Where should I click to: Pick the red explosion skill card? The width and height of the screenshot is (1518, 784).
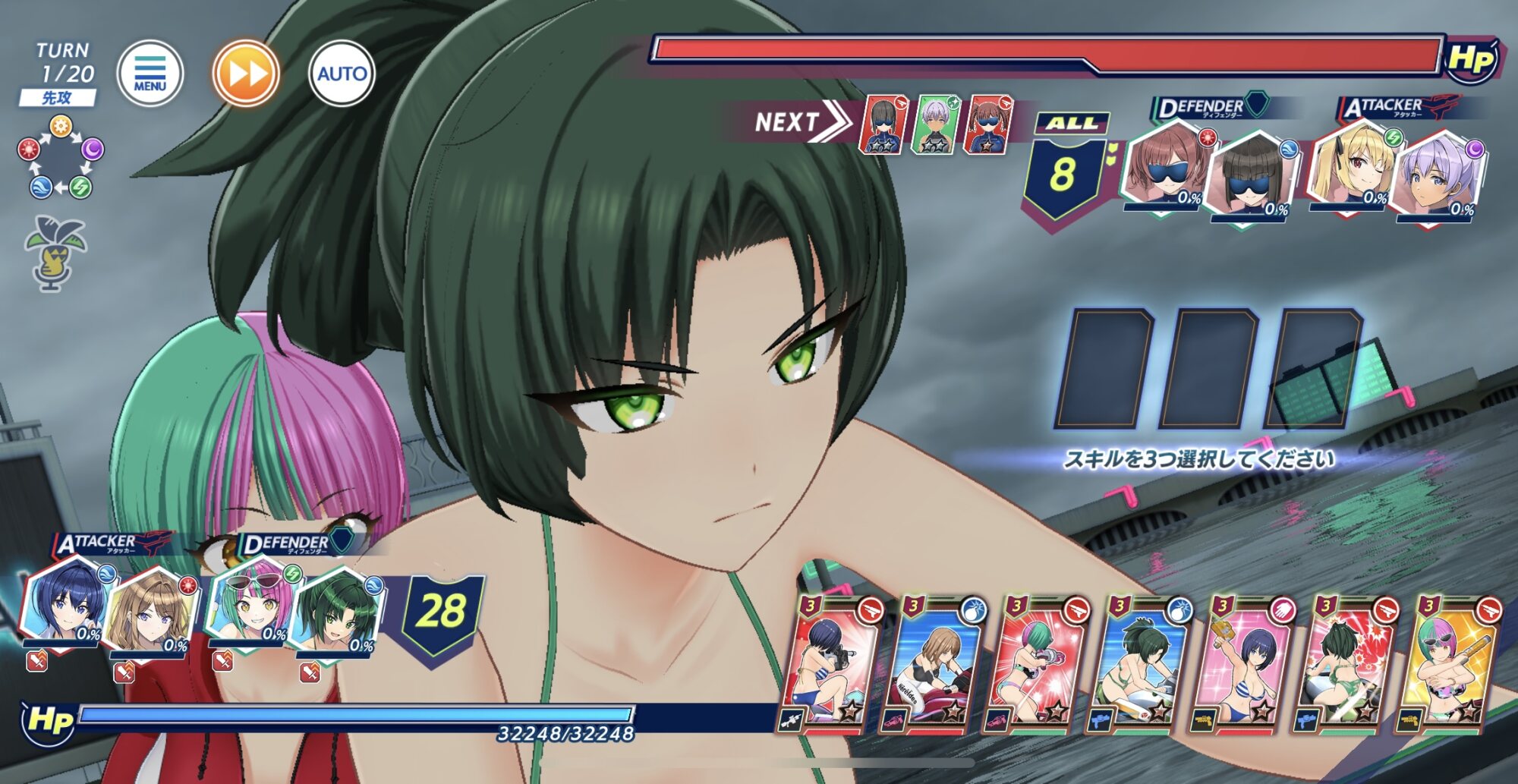(x=1344, y=664)
